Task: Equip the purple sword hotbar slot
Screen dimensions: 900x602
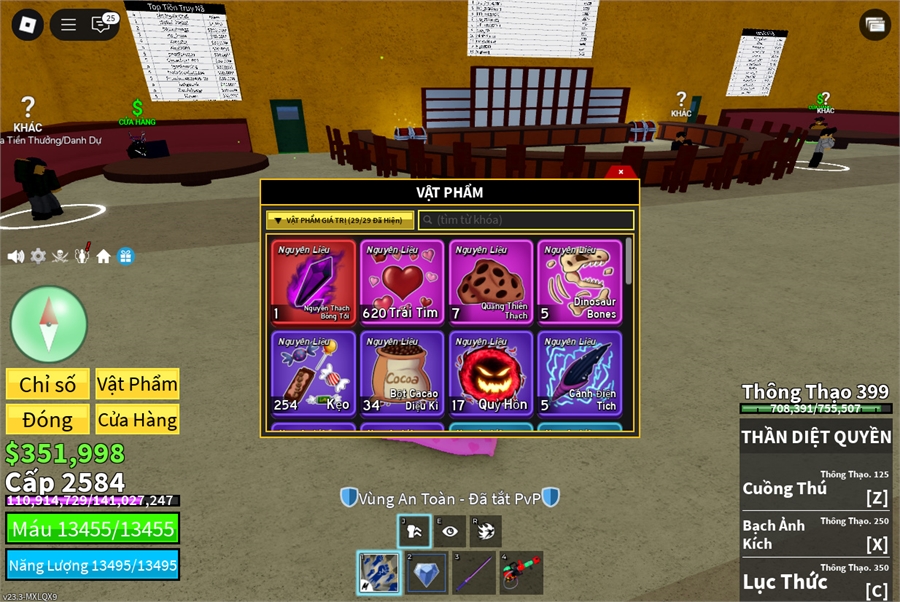Action: click(474, 573)
